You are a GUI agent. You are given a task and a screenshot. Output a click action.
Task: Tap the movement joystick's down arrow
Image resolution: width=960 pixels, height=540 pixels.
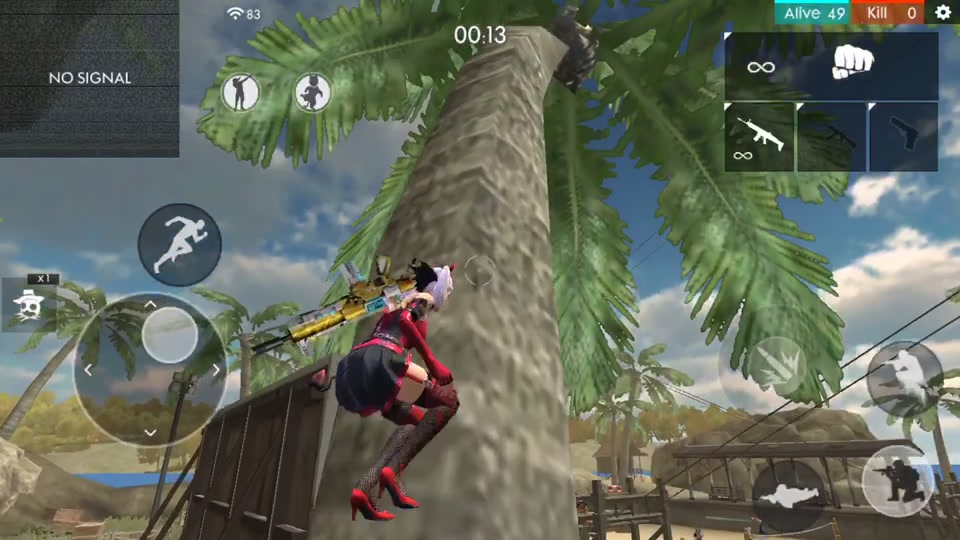(x=151, y=432)
